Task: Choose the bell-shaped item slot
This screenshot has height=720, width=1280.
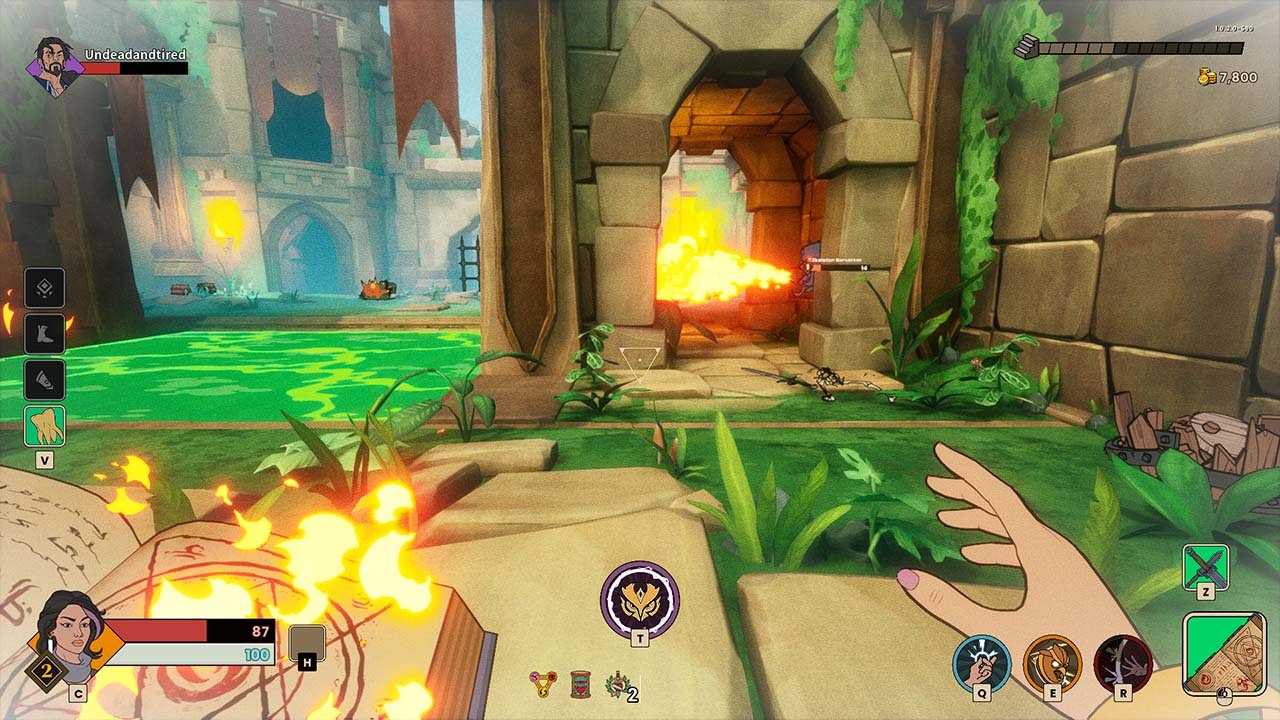Action: pos(45,380)
